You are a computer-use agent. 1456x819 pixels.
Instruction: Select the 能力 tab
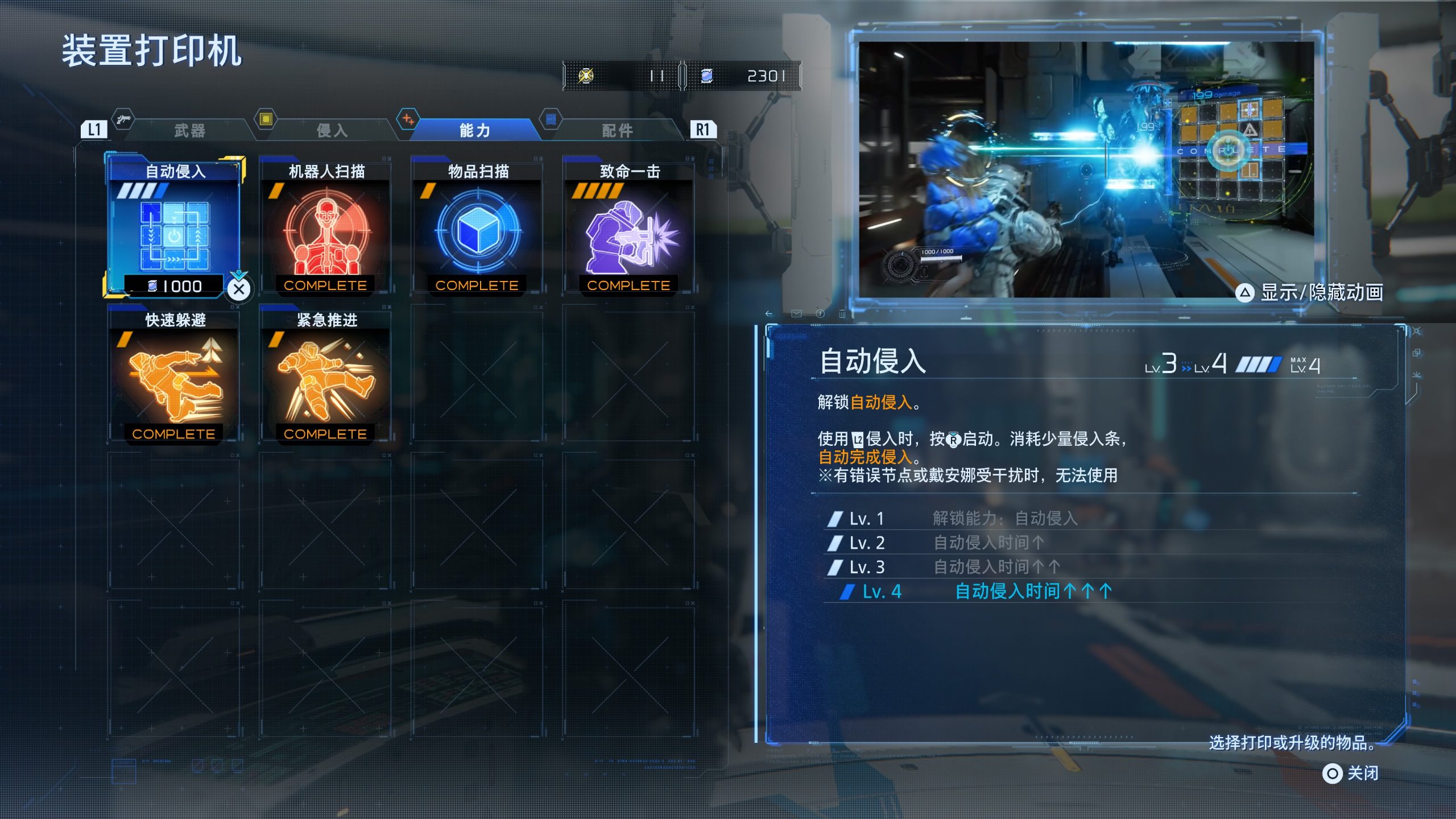click(x=474, y=131)
